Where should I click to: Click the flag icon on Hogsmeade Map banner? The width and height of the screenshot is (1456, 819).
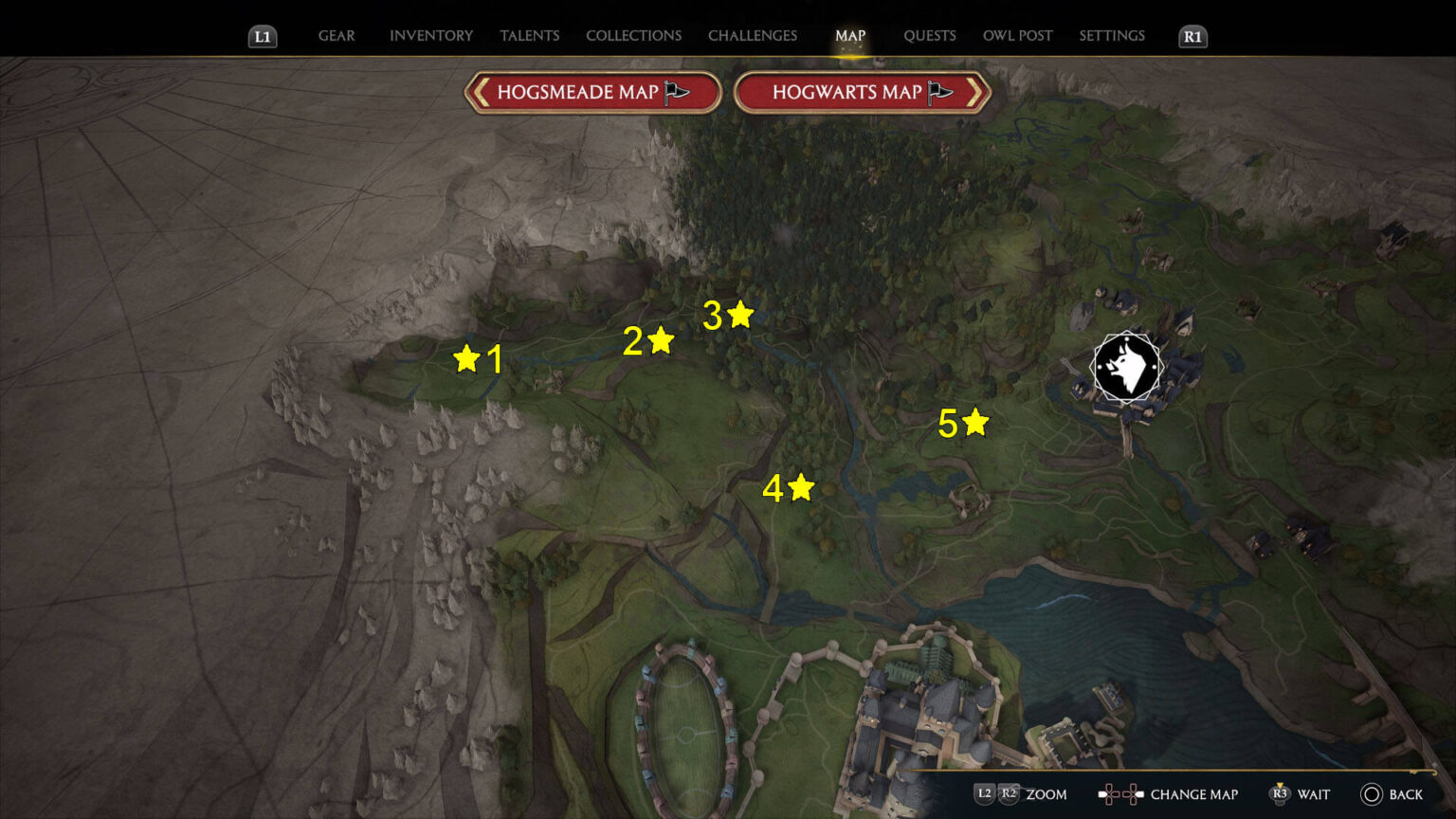[673, 93]
